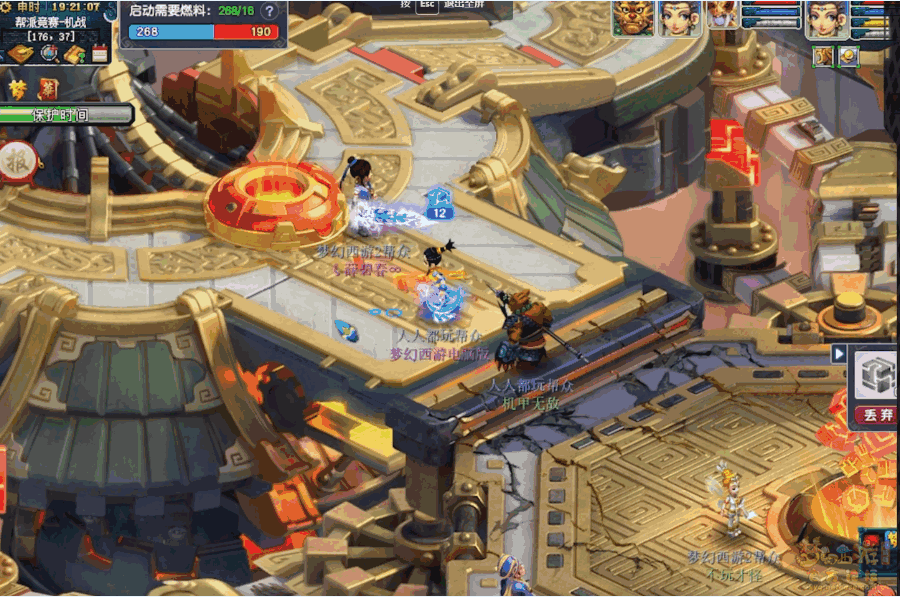Click the golden orb buff icon
This screenshot has height=597, width=900.
click(x=848, y=56)
